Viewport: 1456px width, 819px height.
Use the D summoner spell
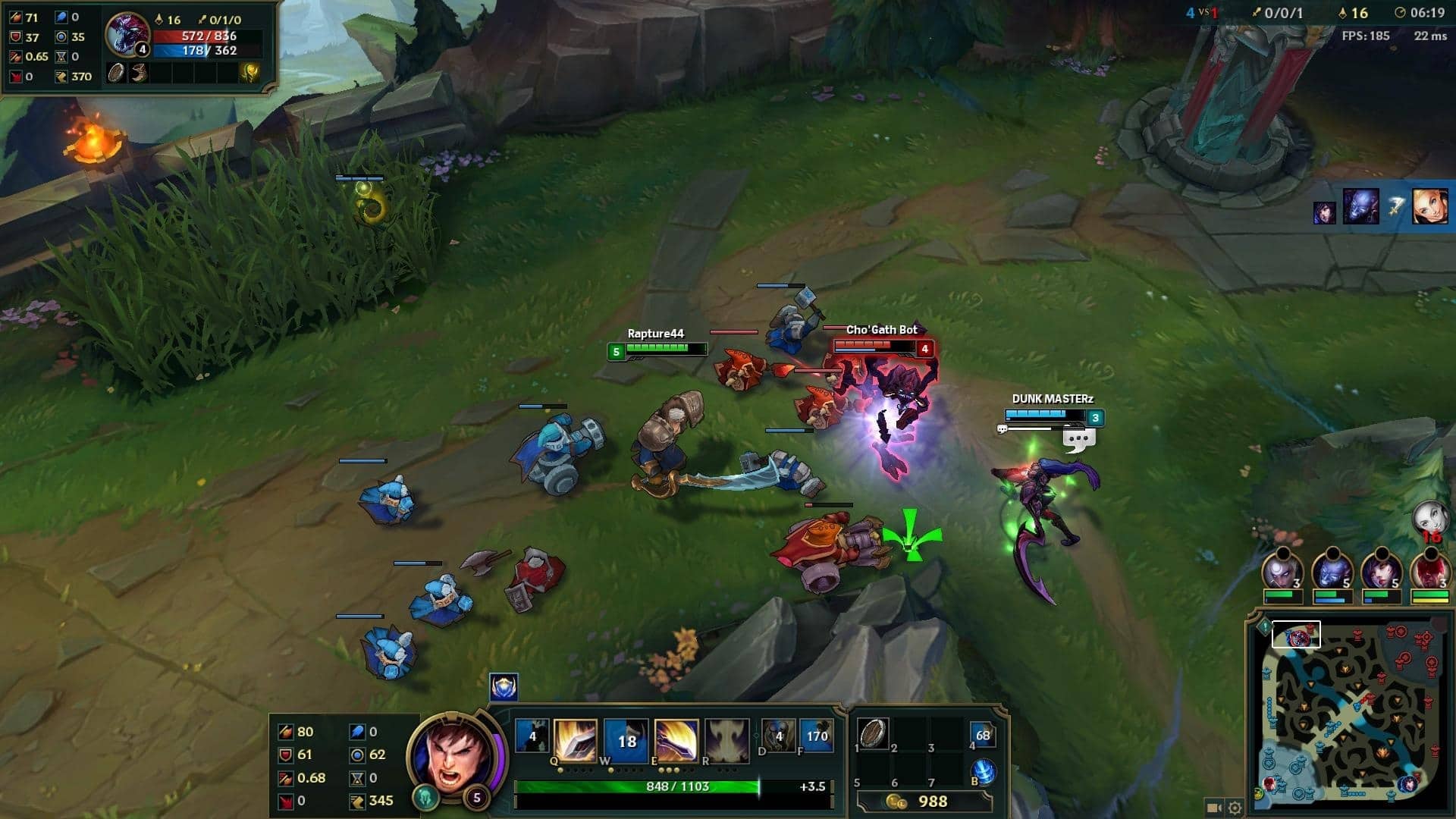pyautogui.click(x=778, y=734)
